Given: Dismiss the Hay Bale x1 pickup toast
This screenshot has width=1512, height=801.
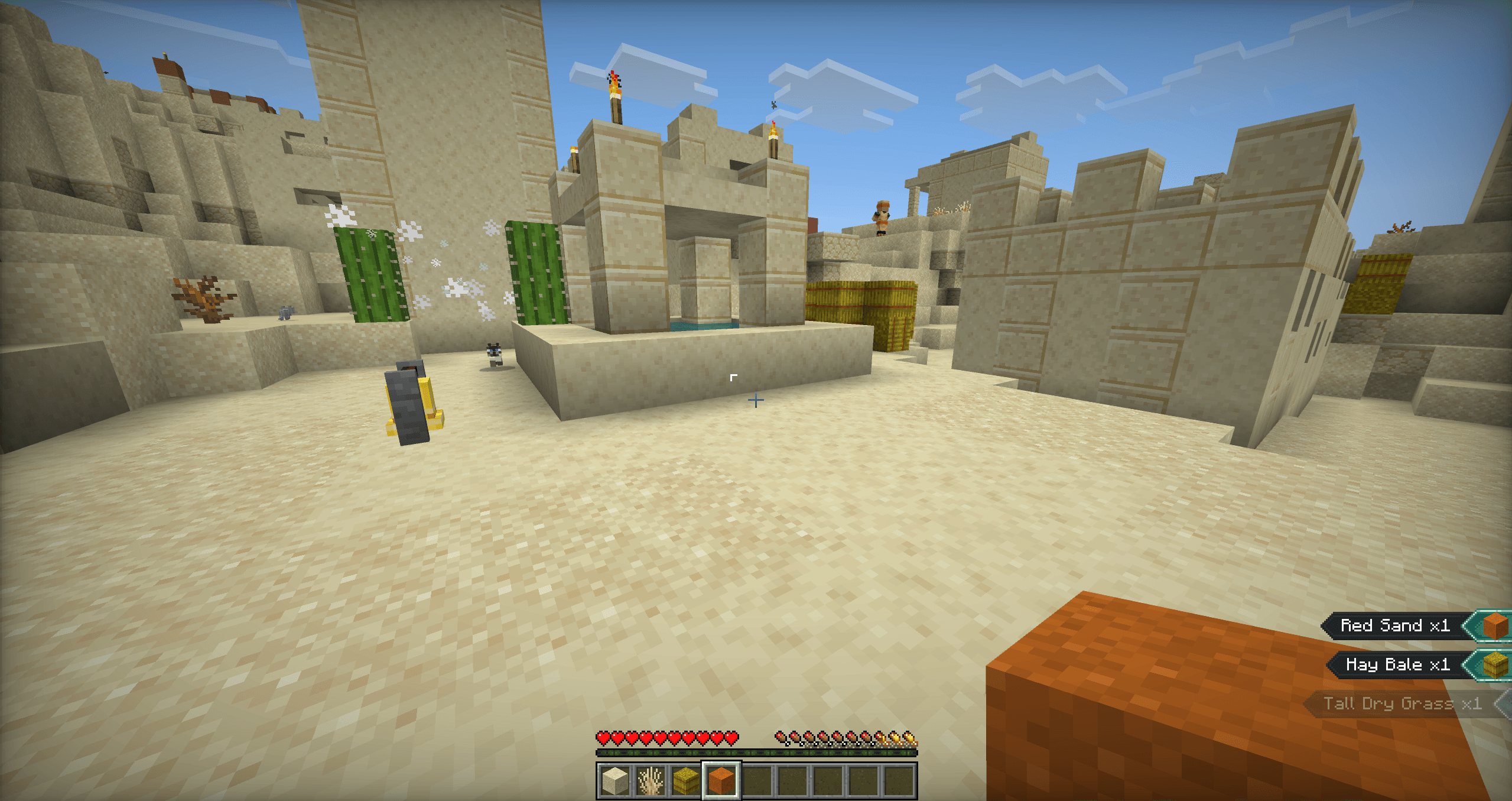Looking at the screenshot, I should (x=1397, y=664).
